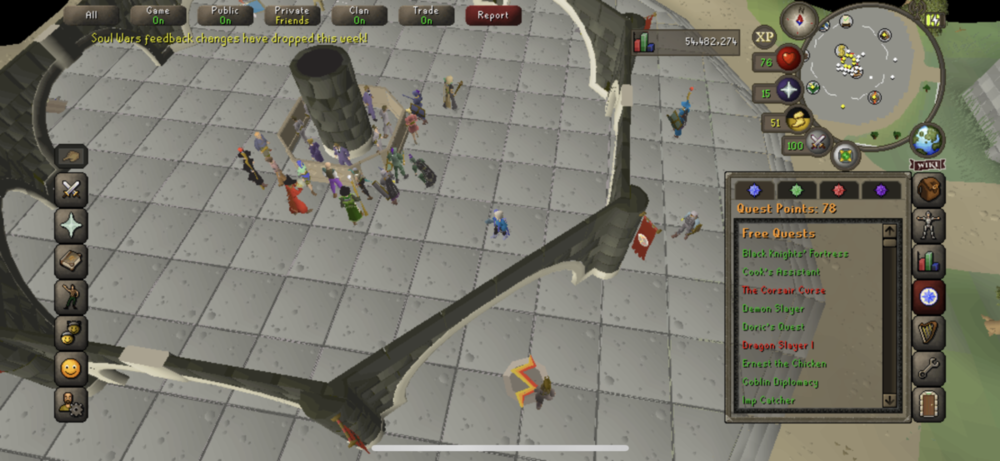Open the All chat tab
1000x461 pixels.
coord(92,15)
